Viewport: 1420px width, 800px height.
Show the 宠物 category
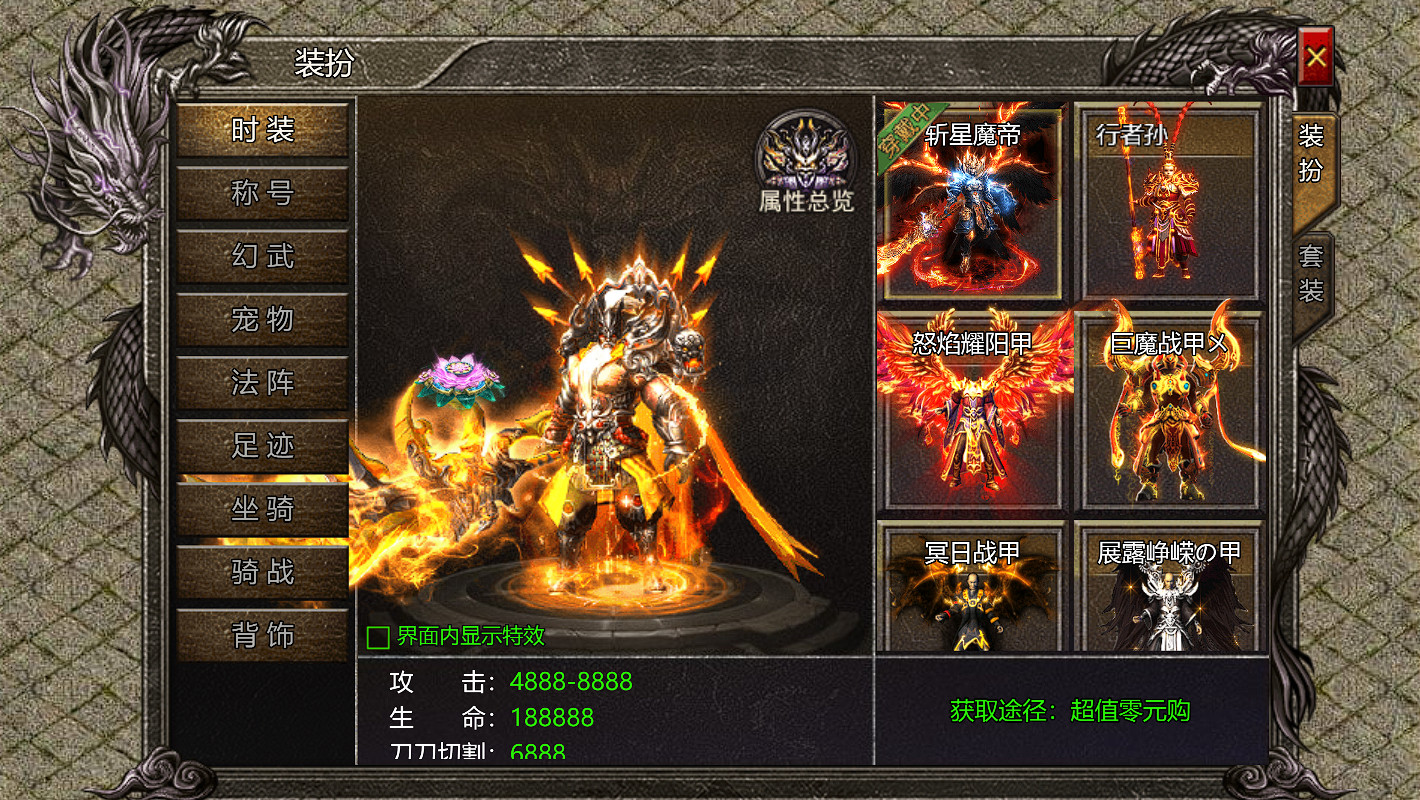pyautogui.click(x=263, y=319)
